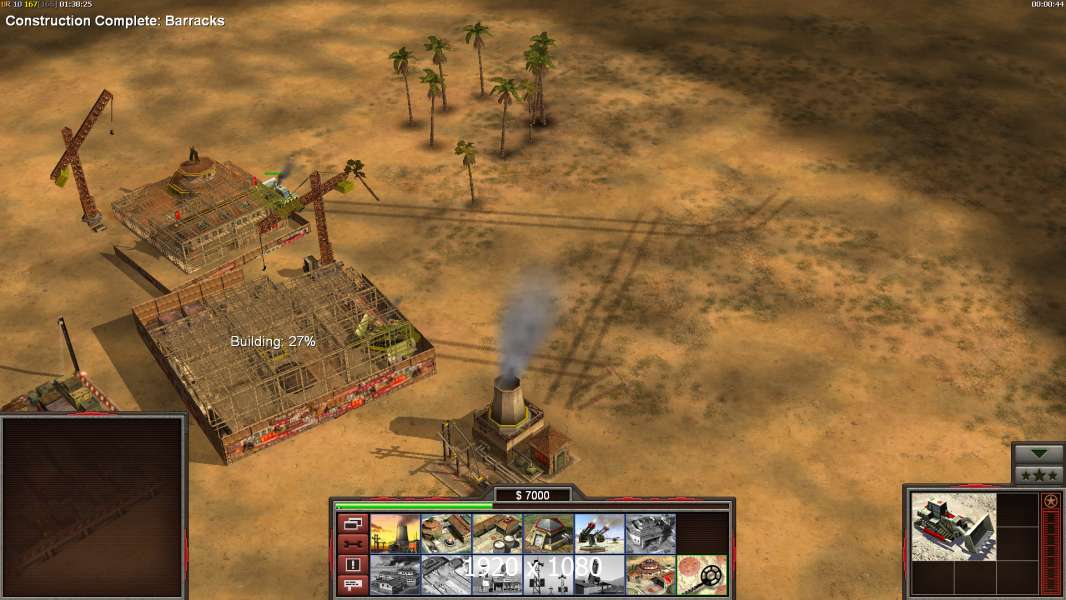Click the selected Dozer unit portrait
This screenshot has width=1066, height=600.
[953, 526]
